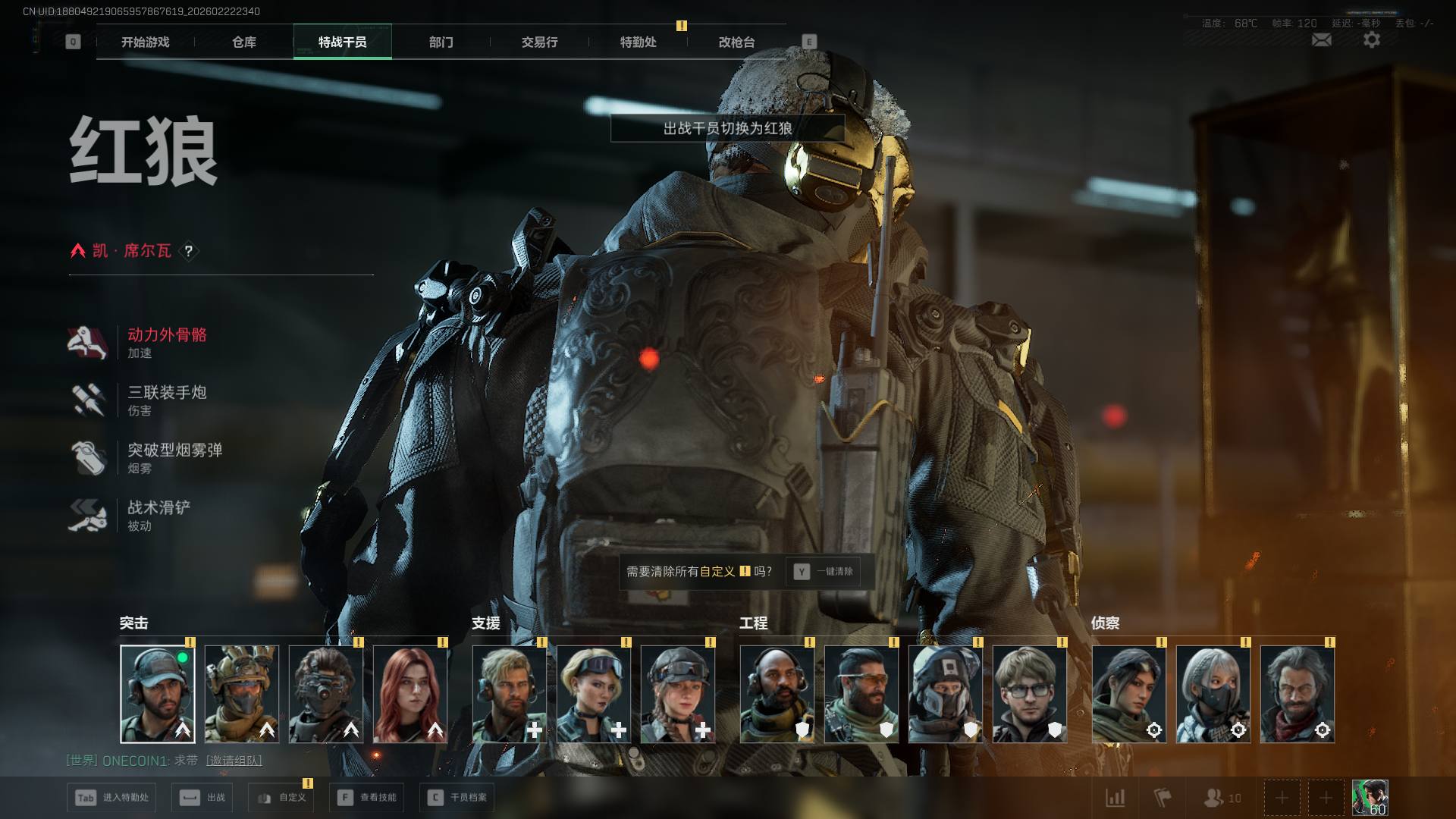Open the 交易行 trading tab

pos(539,42)
